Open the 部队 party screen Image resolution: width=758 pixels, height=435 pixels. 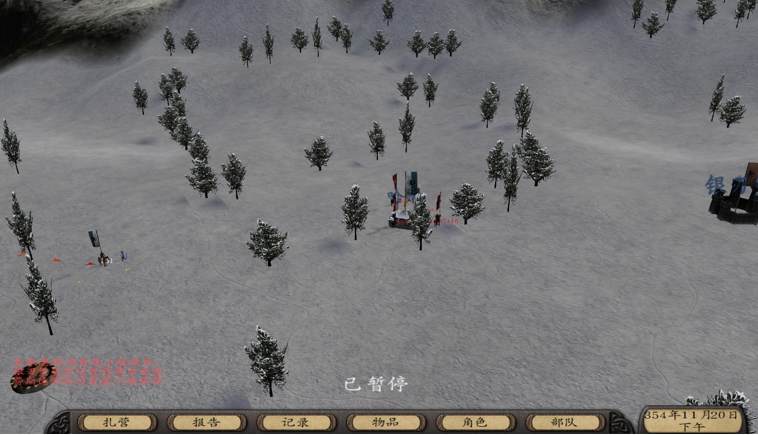565,423
